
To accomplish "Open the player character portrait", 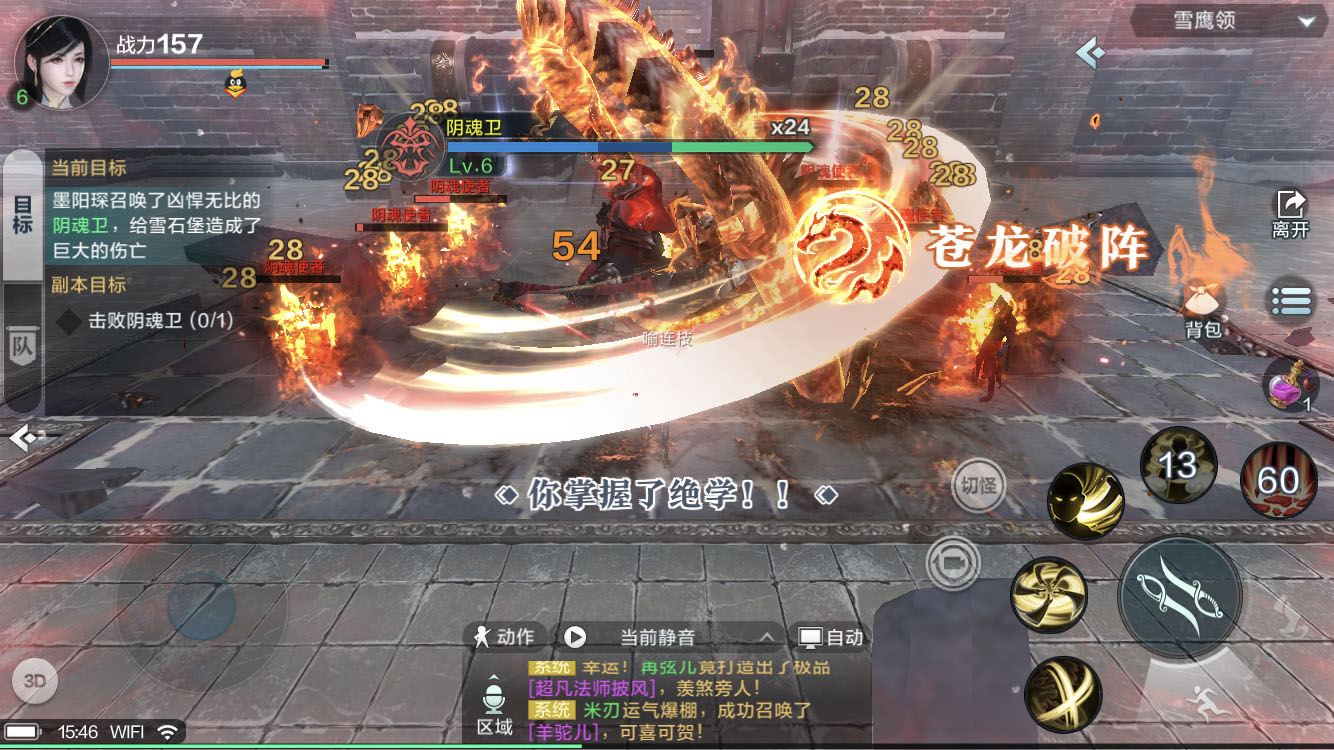I will pos(60,62).
